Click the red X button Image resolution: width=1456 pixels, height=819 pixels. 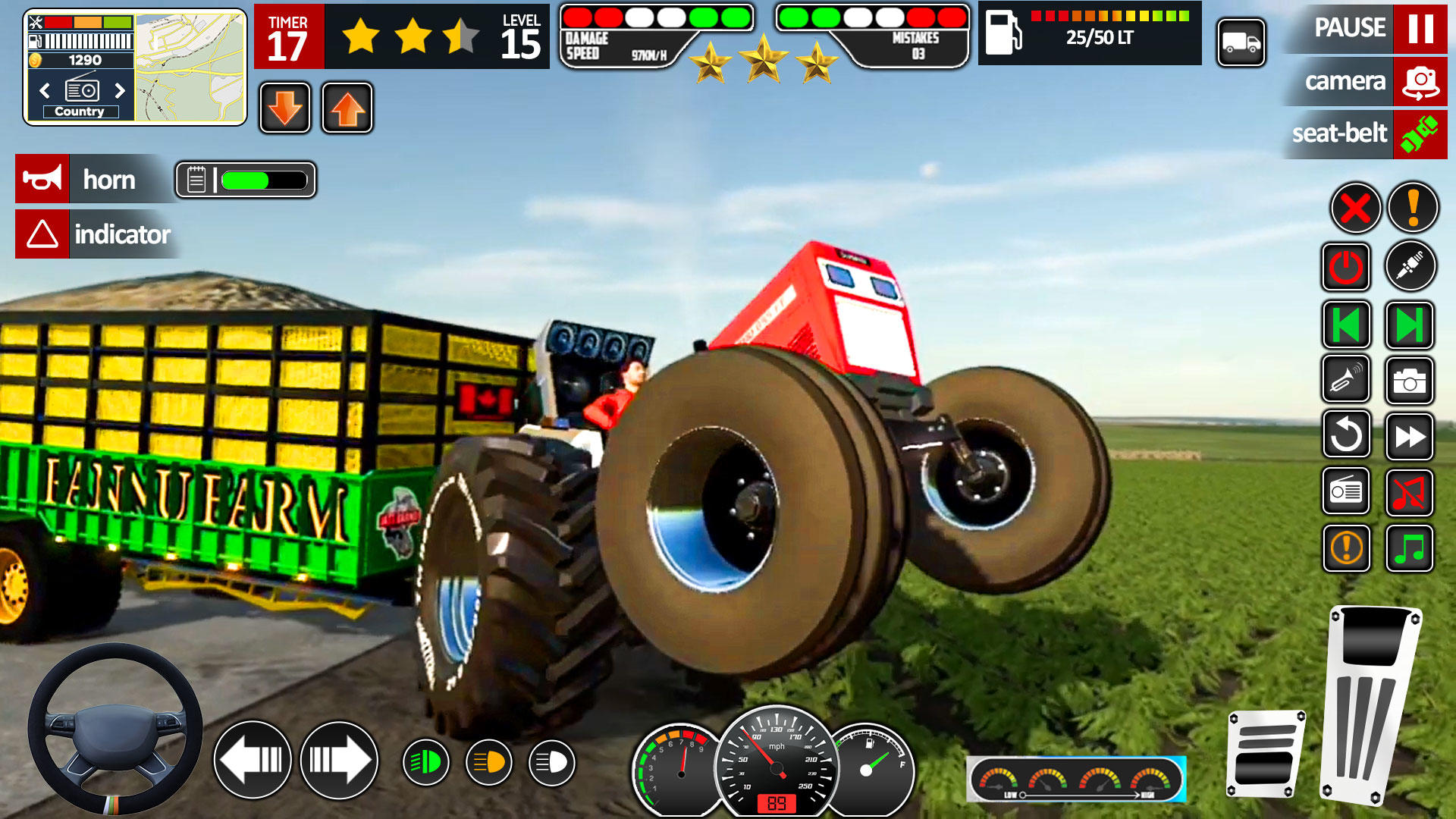click(x=1355, y=208)
